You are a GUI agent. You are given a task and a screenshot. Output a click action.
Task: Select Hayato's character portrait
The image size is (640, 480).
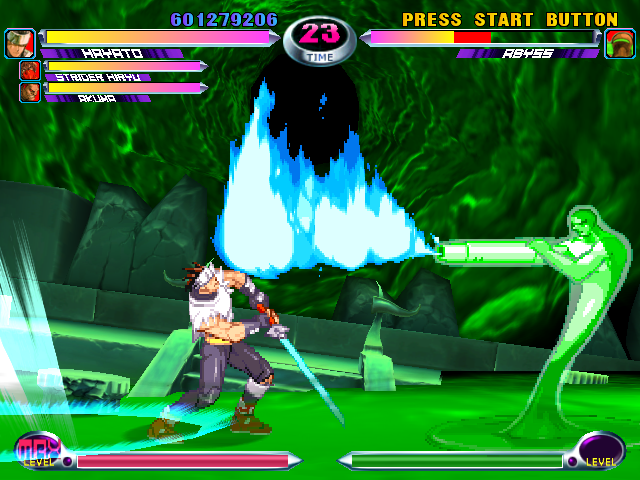coord(19,43)
